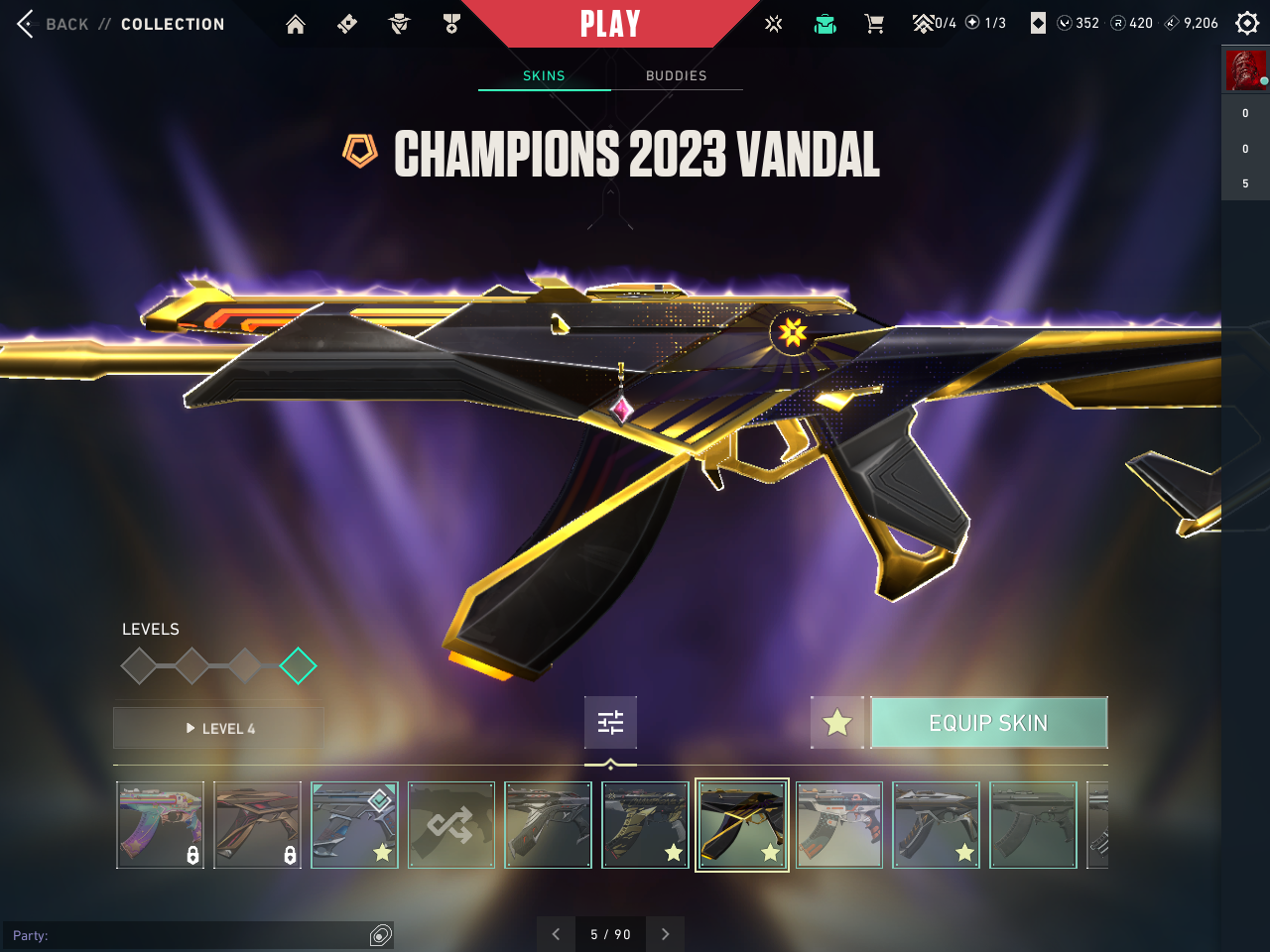
Task: Go to next skin page
Action: pos(666,934)
